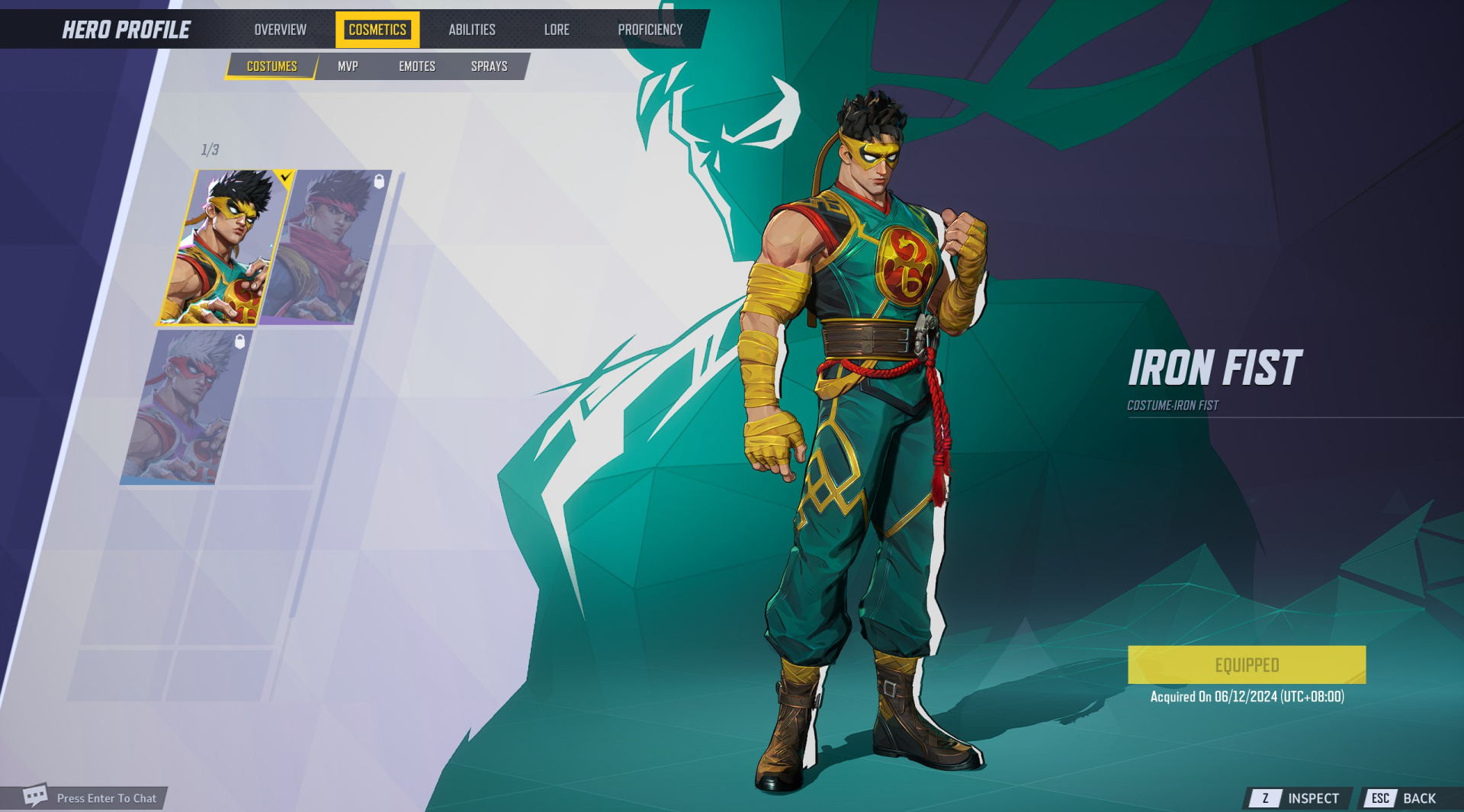The image size is (1464, 812).
Task: Click the yellow Equipped button
Action: click(x=1247, y=664)
